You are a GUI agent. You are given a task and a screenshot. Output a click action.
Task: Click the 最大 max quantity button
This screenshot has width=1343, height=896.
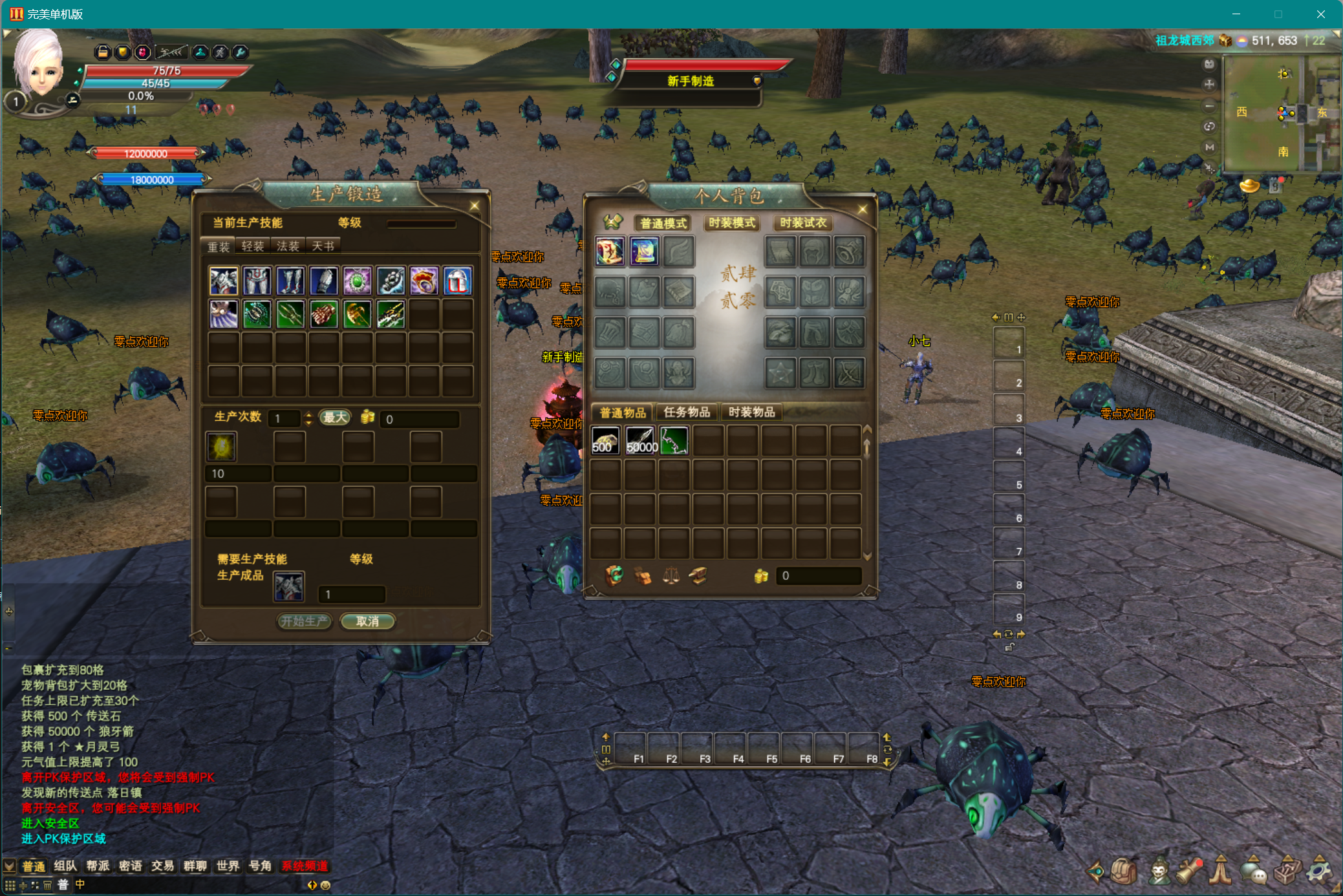[x=335, y=418]
